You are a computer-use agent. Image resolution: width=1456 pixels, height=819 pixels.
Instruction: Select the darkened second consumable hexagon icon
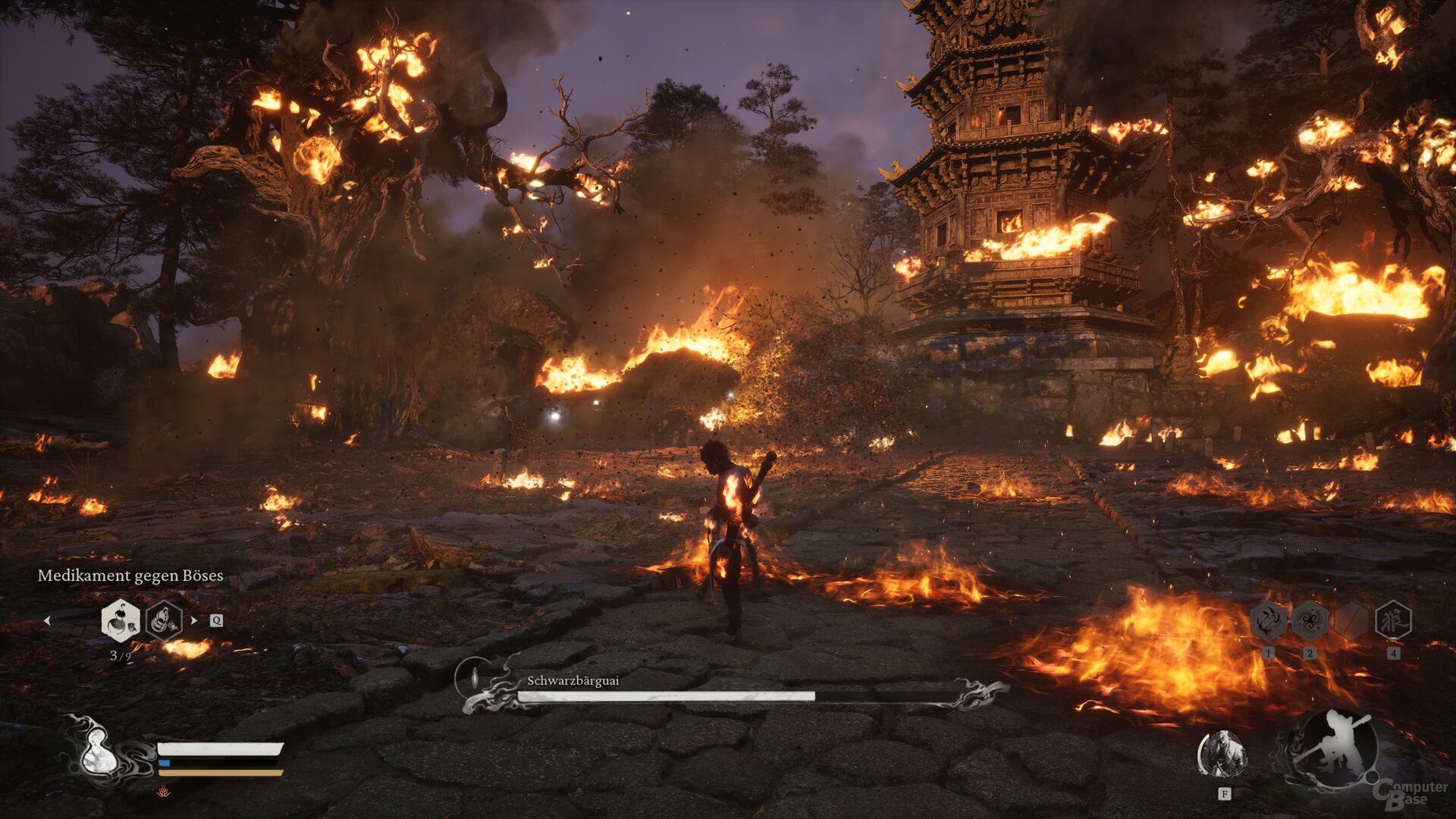tap(163, 619)
